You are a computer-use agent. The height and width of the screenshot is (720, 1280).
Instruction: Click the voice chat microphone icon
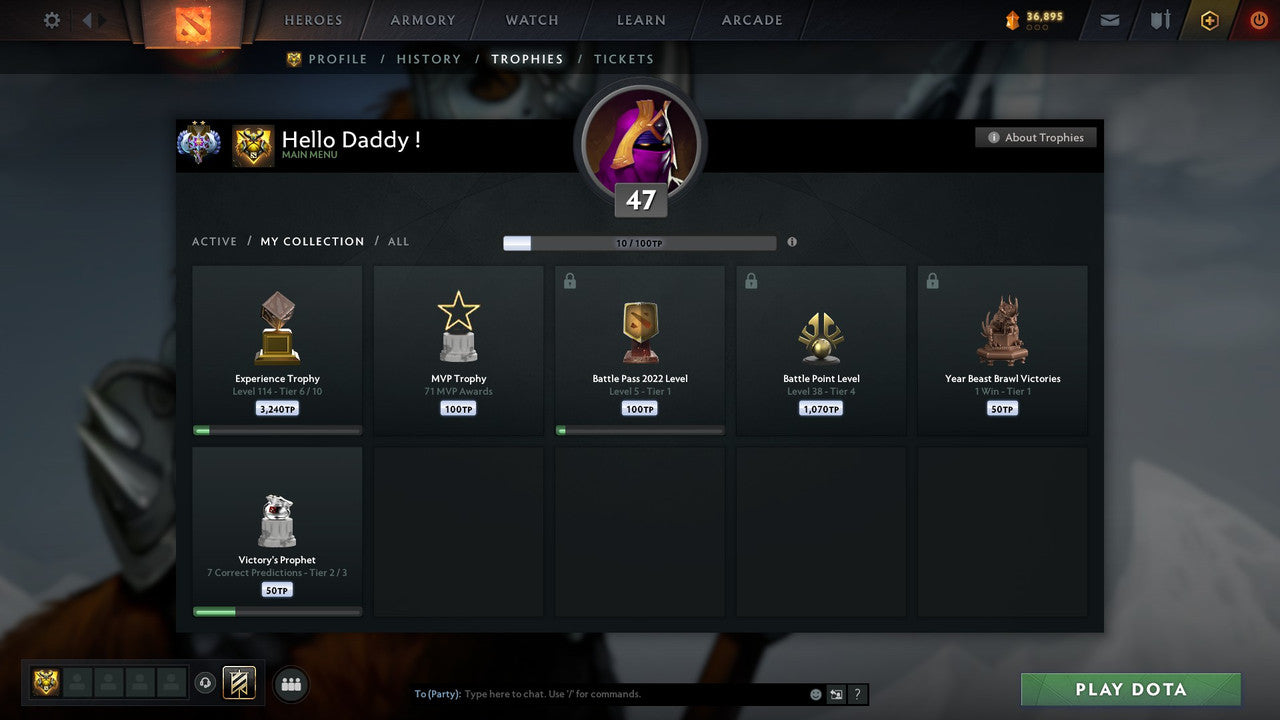coord(207,683)
